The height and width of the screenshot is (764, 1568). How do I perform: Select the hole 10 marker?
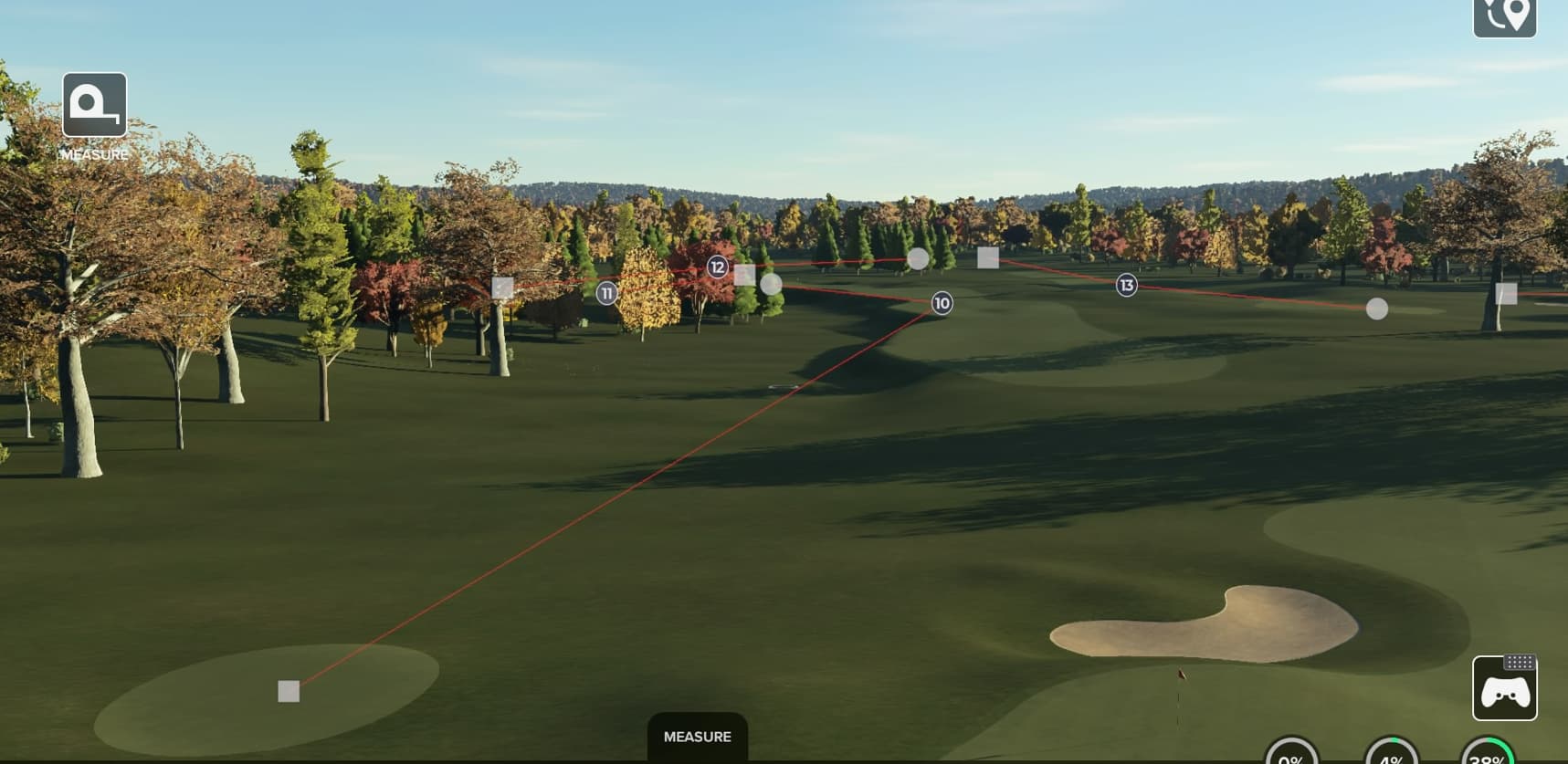point(942,303)
